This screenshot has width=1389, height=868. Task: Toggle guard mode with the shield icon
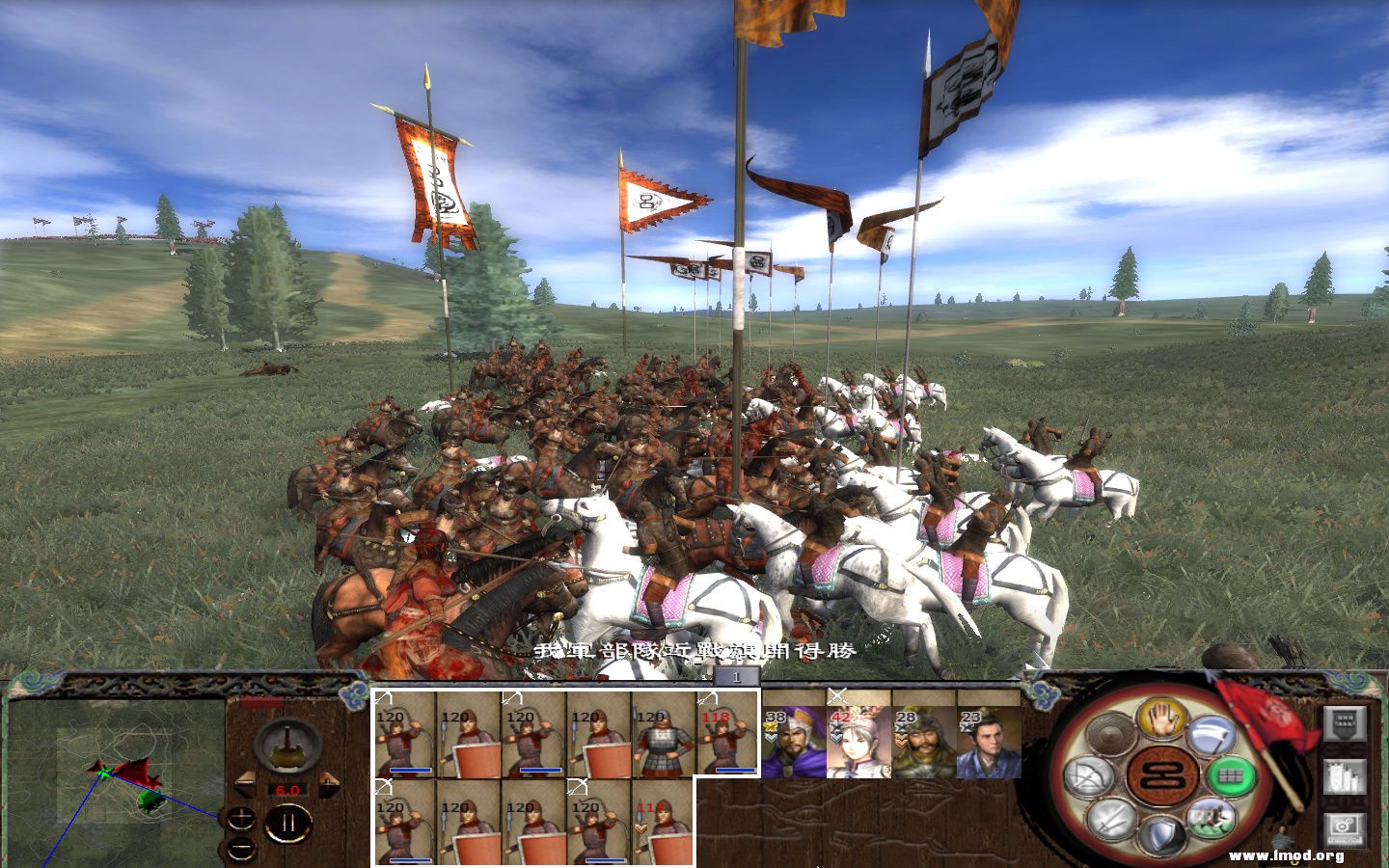click(x=1162, y=833)
